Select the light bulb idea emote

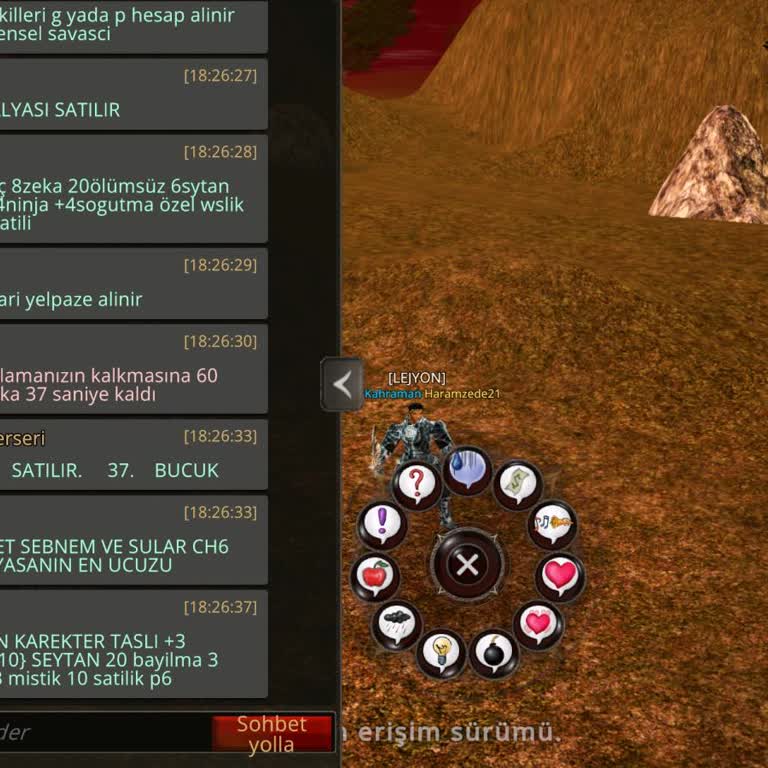click(x=440, y=653)
